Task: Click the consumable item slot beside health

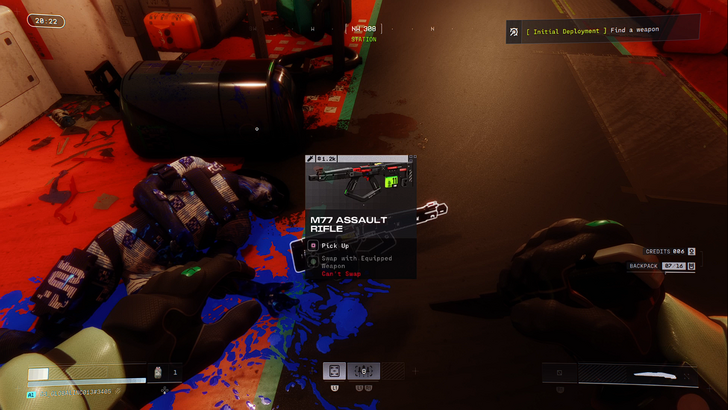Action: 160,372
